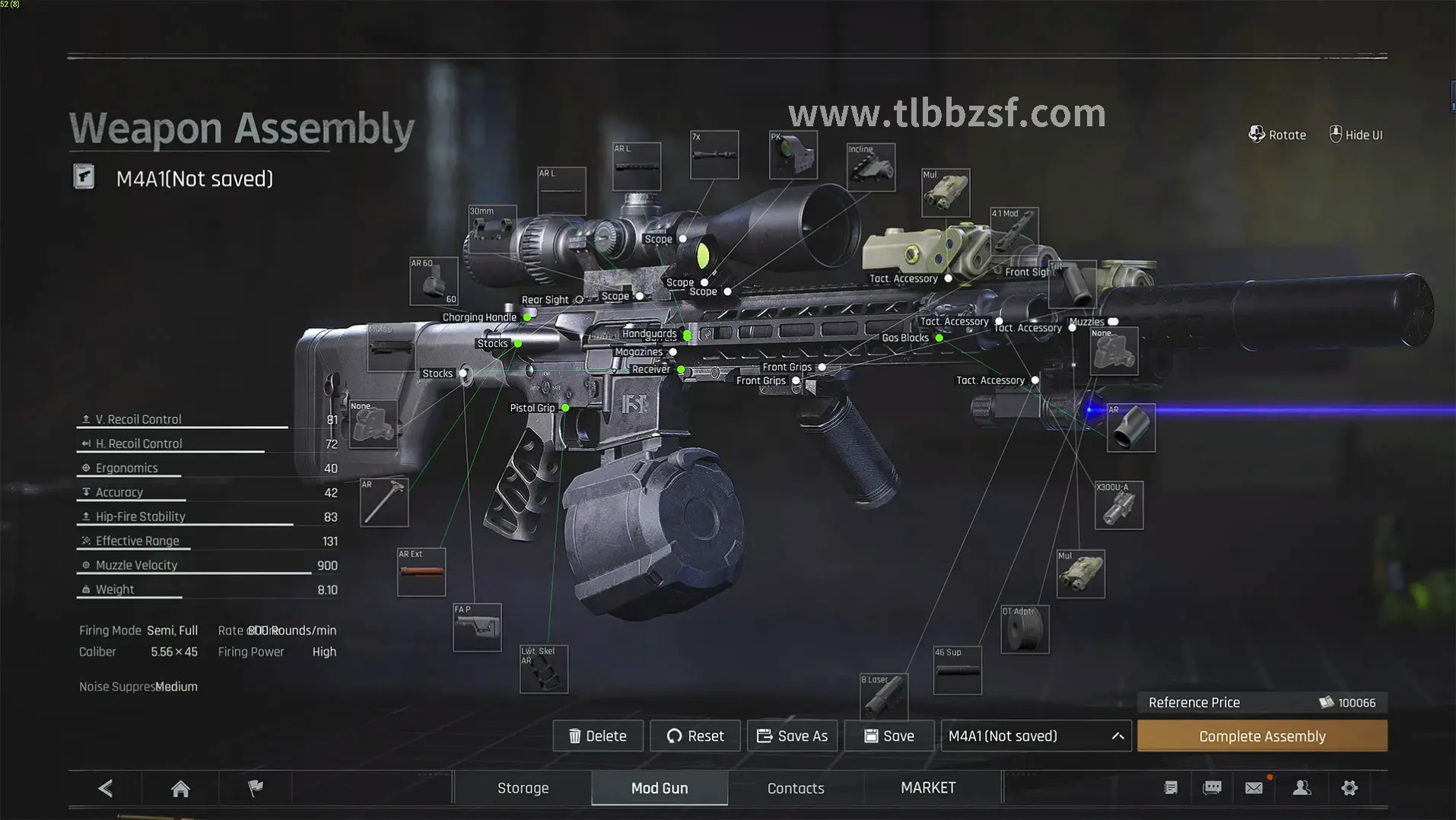Image resolution: width=1456 pixels, height=820 pixels.
Task: Go to the MARKET tab
Action: pos(927,788)
